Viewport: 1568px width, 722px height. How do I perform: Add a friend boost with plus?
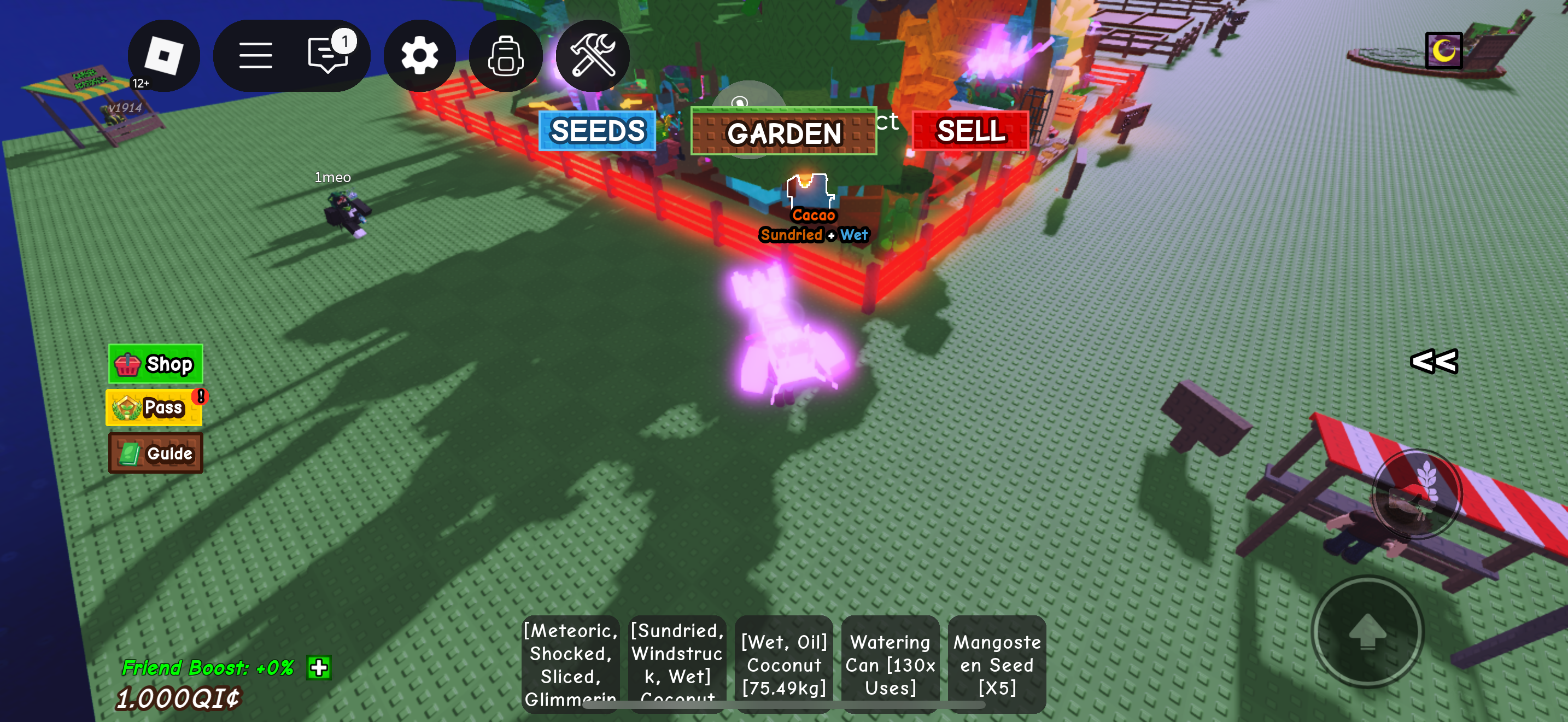tap(319, 667)
